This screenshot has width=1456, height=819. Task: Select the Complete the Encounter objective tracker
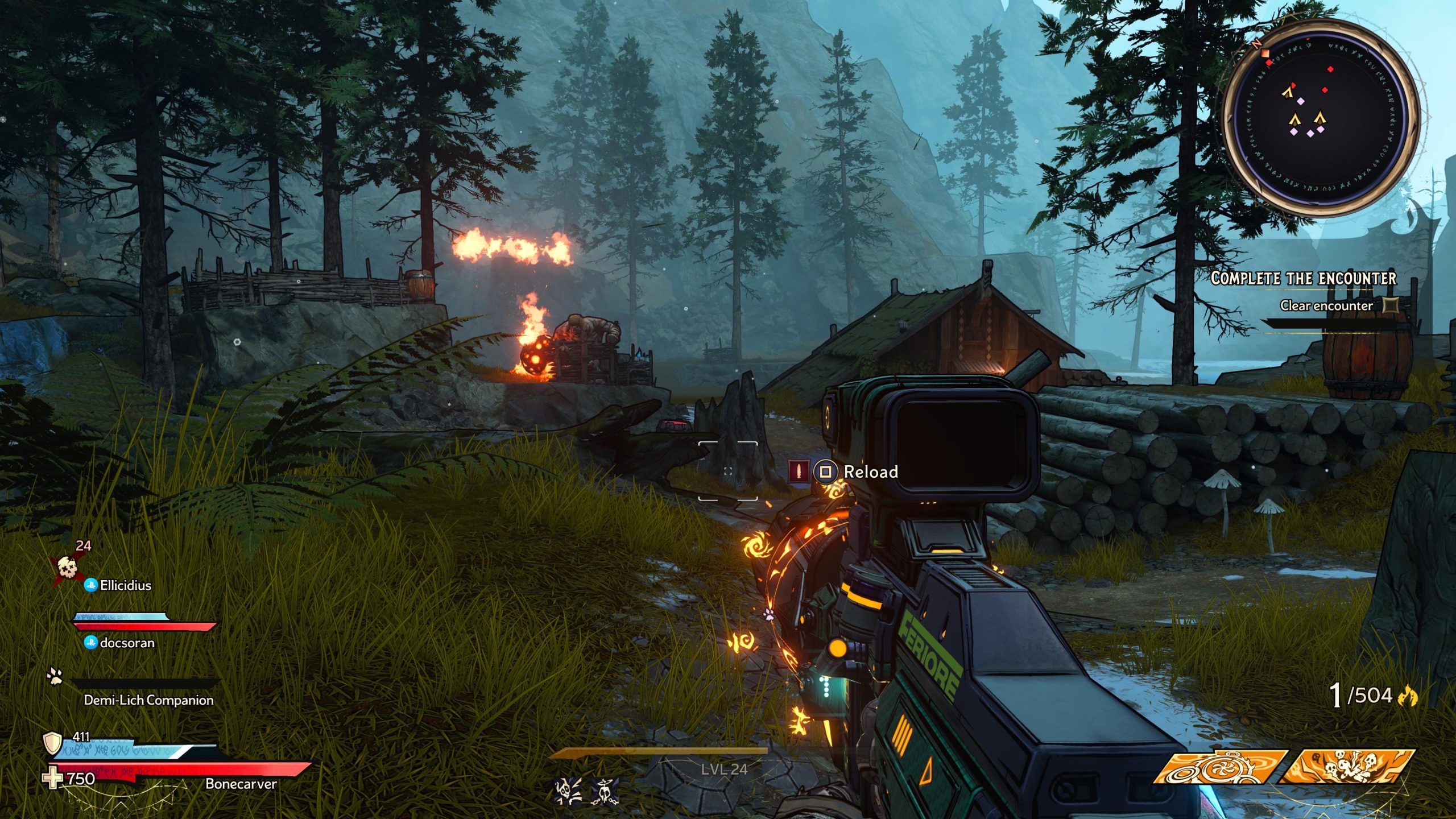point(1303,278)
